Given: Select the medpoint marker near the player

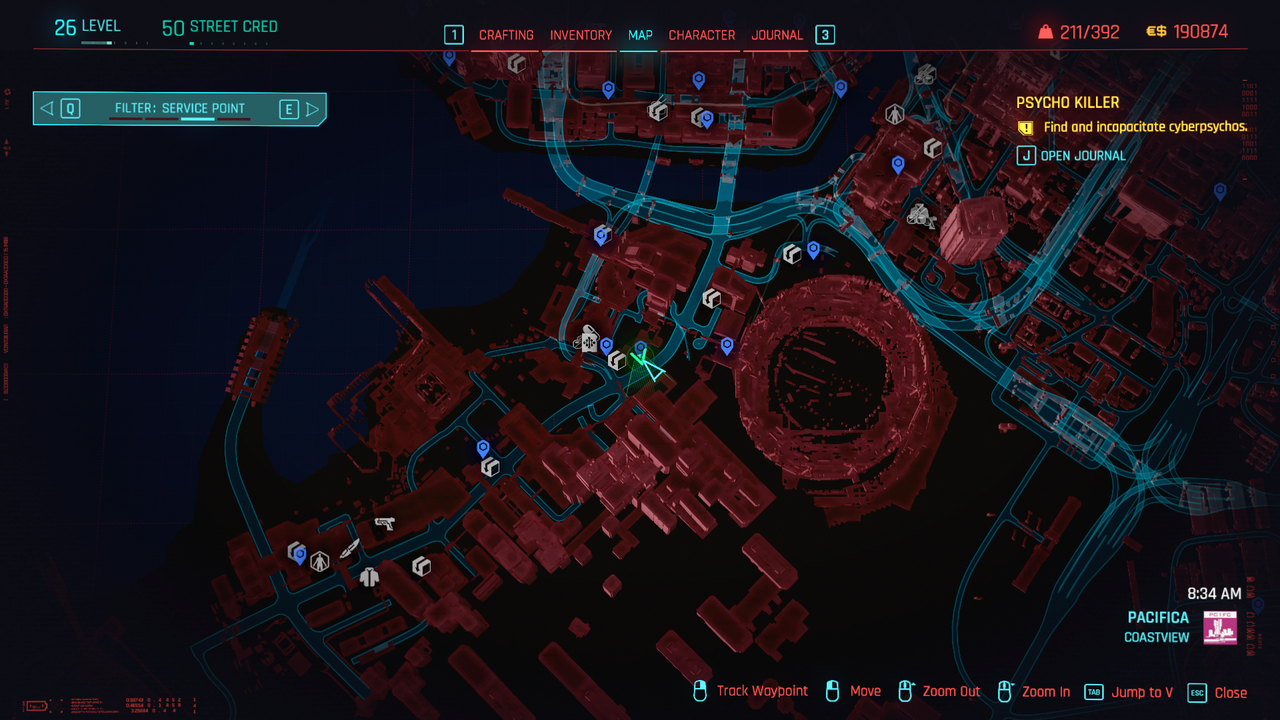Looking at the screenshot, I should (x=589, y=341).
